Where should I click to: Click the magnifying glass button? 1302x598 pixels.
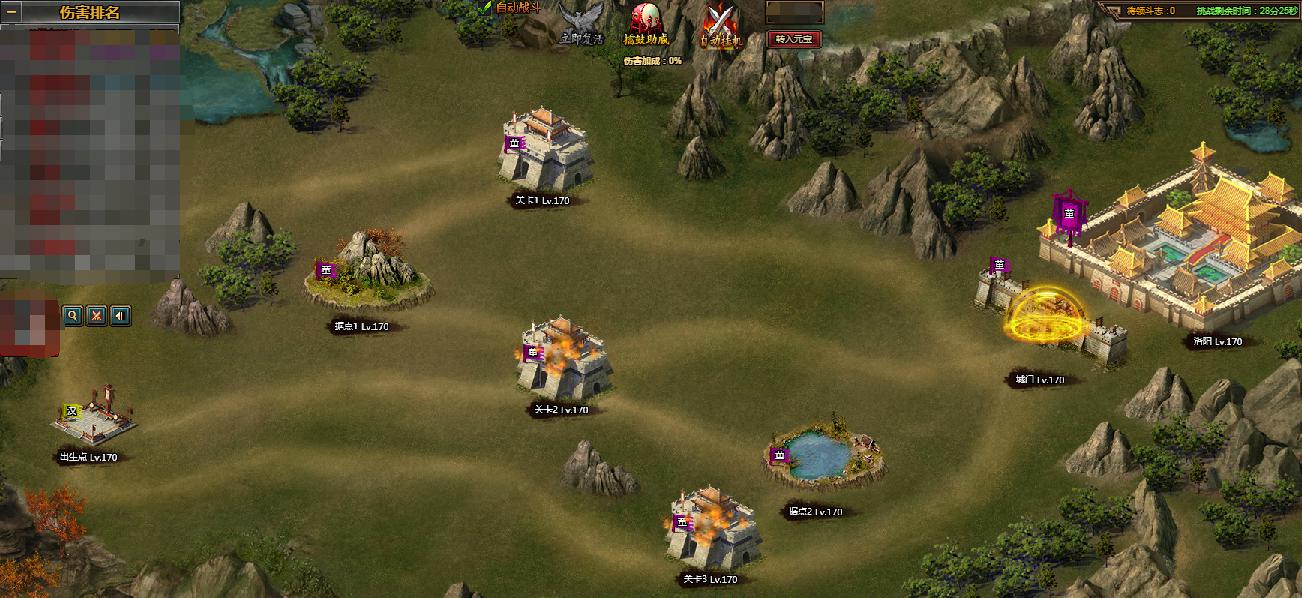pos(72,316)
